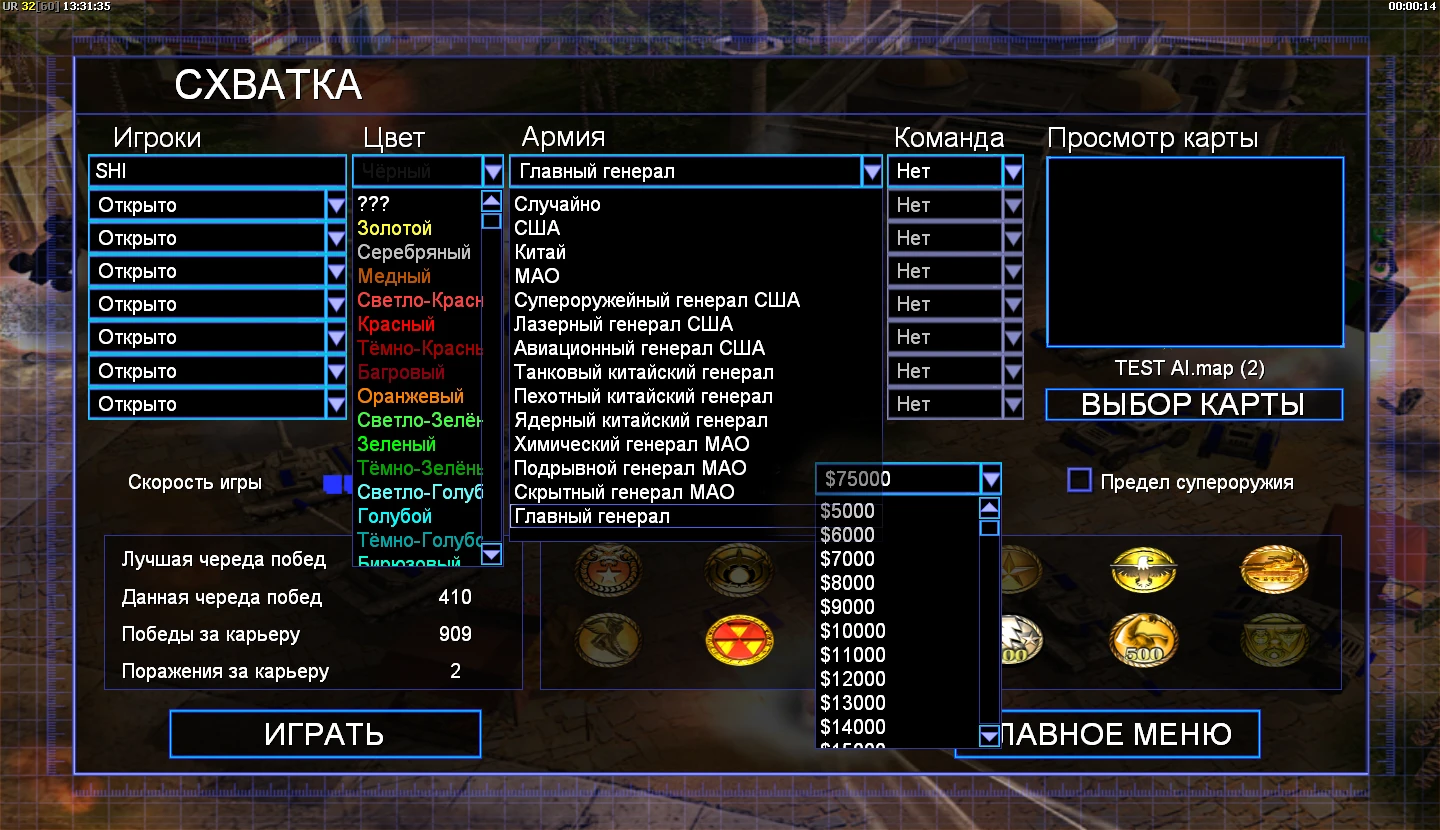The image size is (1440, 830).
Task: Click the SHI player name field
Action: pyautogui.click(x=215, y=170)
